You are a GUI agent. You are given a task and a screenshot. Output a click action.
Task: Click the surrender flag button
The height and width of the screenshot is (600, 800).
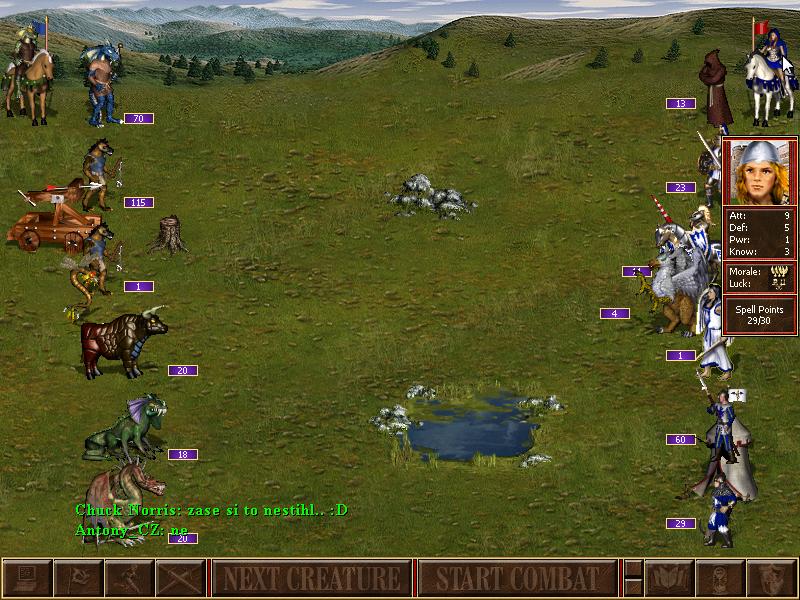pos(78,579)
